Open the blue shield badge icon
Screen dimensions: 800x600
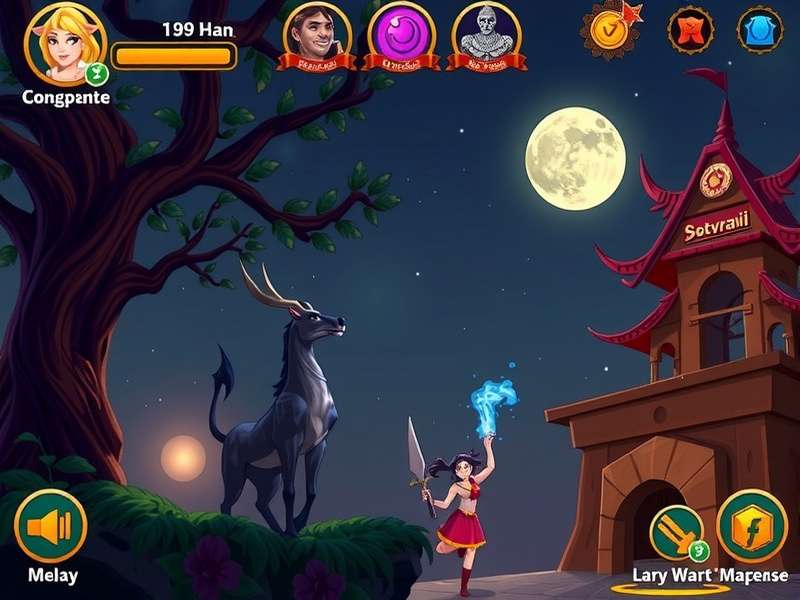pyautogui.click(x=760, y=30)
